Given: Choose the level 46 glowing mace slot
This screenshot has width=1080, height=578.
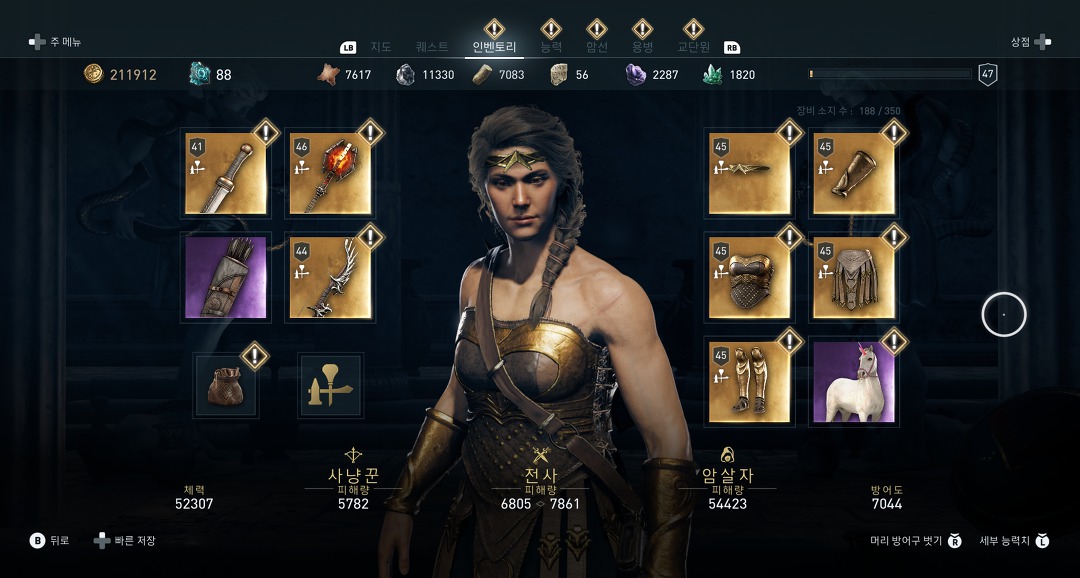Looking at the screenshot, I should tap(330, 173).
